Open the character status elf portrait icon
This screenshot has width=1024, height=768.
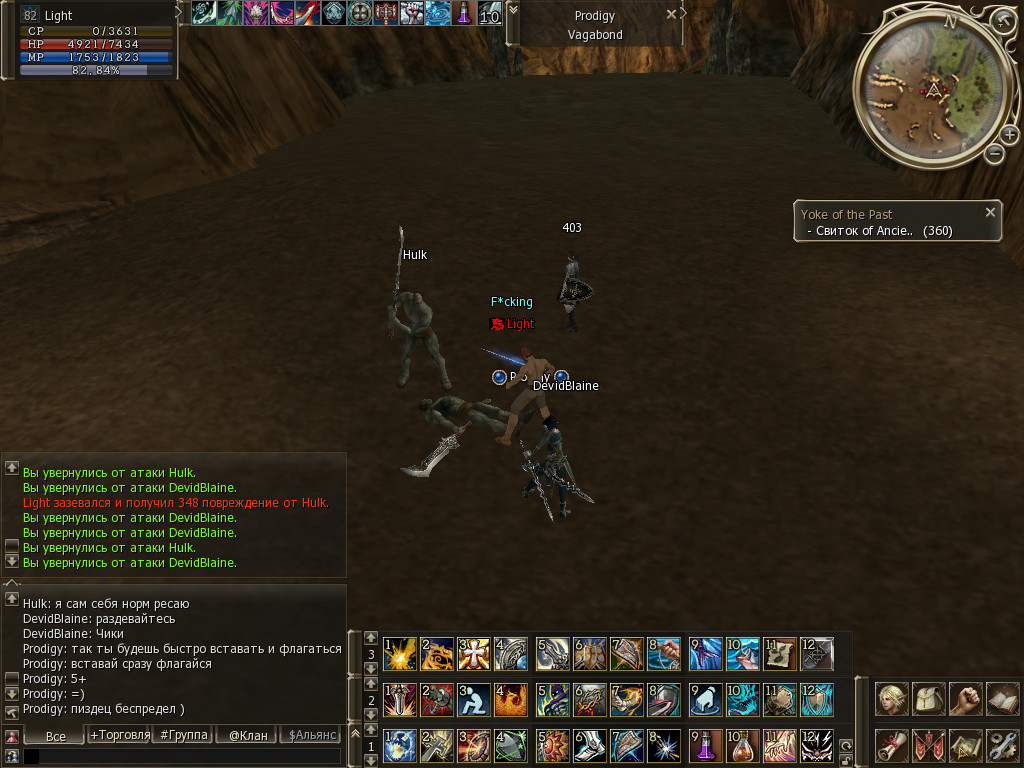point(891,698)
